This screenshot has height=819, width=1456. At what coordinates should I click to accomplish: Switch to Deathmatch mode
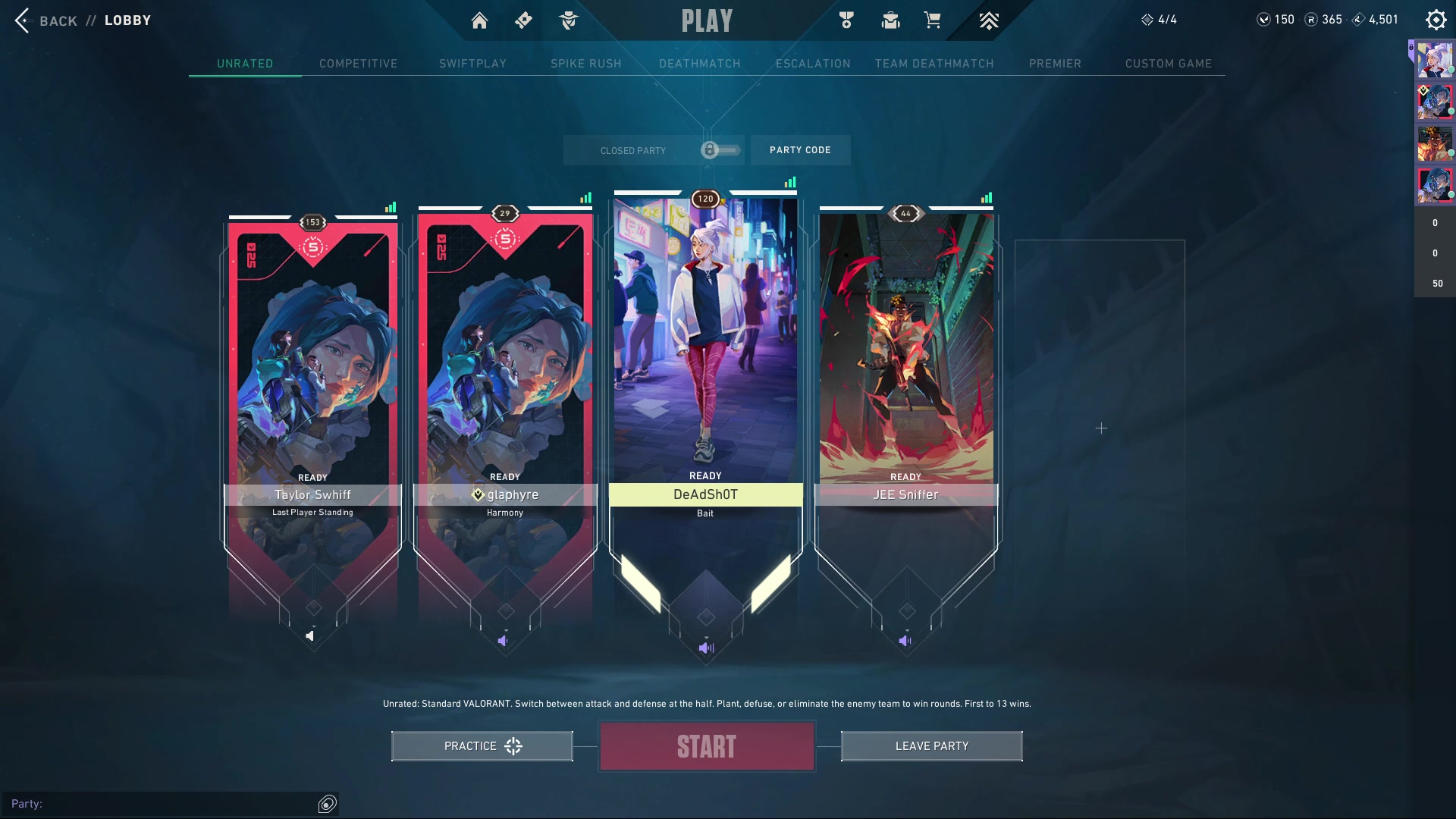(x=699, y=64)
